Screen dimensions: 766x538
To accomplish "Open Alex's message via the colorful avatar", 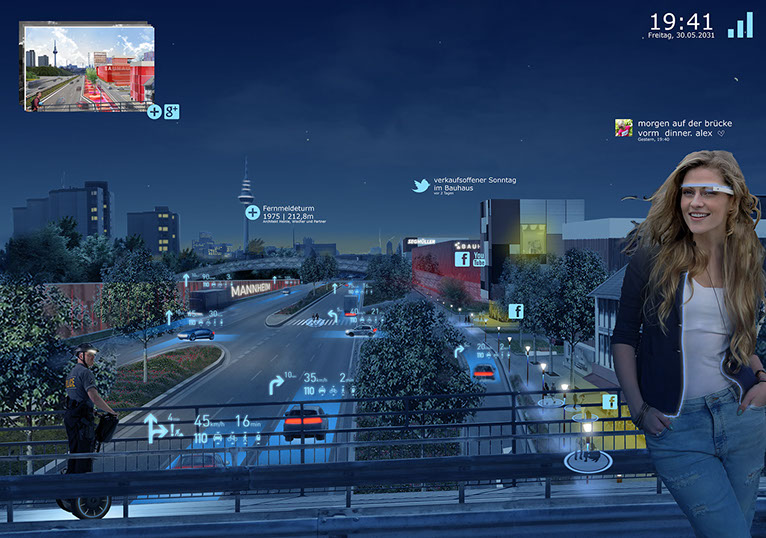I will [623, 128].
